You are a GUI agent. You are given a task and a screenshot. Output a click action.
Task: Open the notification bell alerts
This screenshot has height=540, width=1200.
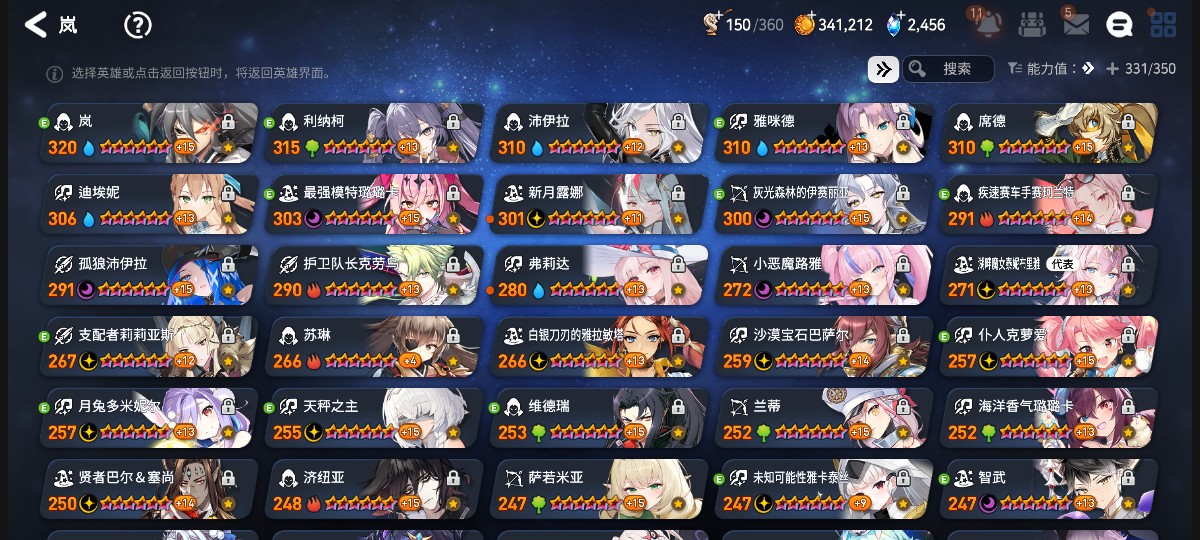coord(988,25)
